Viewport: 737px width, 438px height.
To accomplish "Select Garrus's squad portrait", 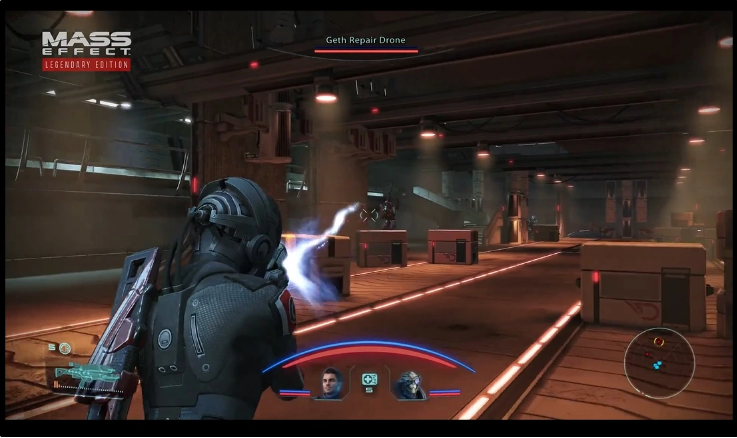I will [x=408, y=383].
